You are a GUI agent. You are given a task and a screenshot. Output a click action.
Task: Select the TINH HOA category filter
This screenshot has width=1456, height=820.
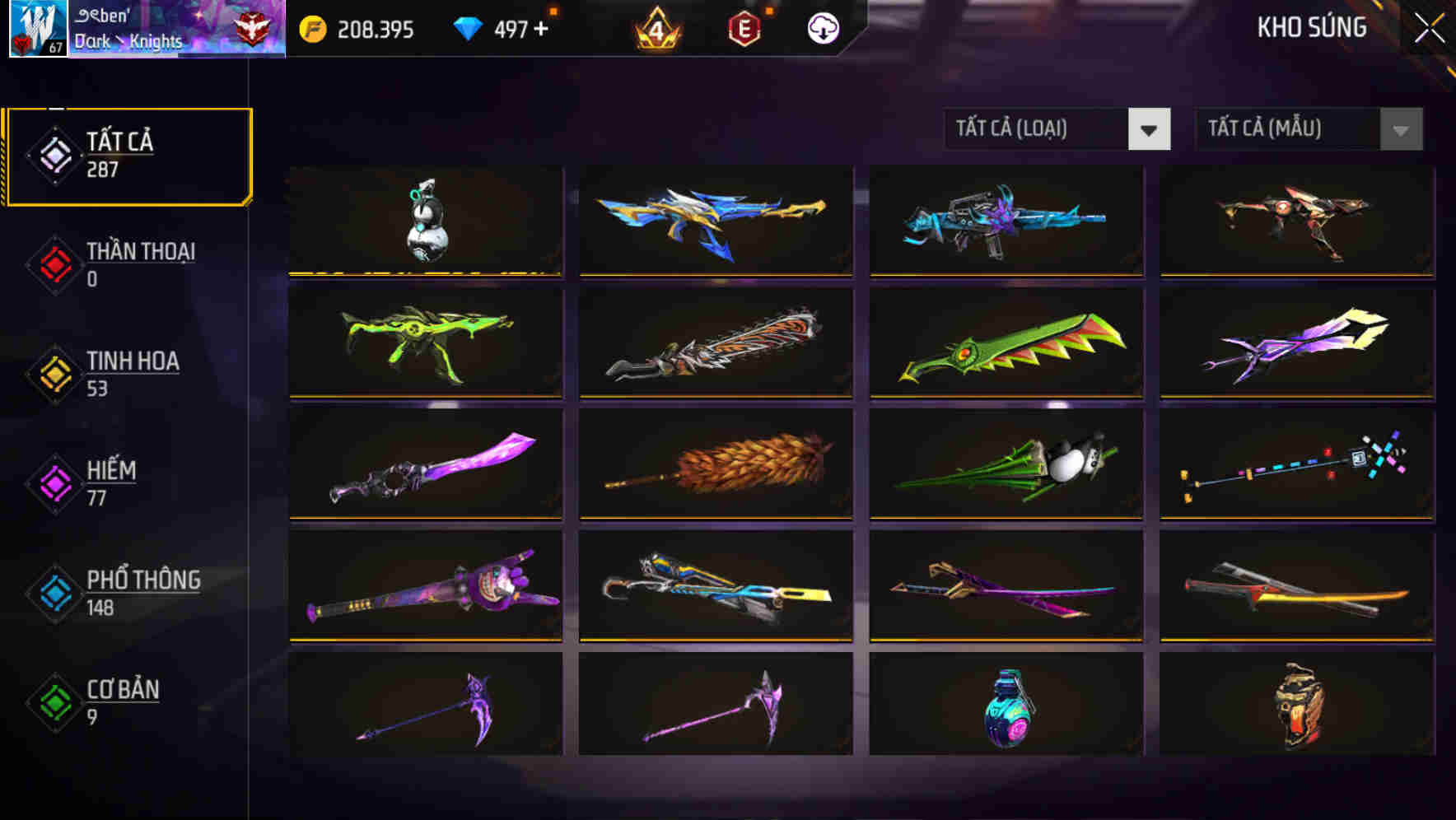click(x=132, y=374)
